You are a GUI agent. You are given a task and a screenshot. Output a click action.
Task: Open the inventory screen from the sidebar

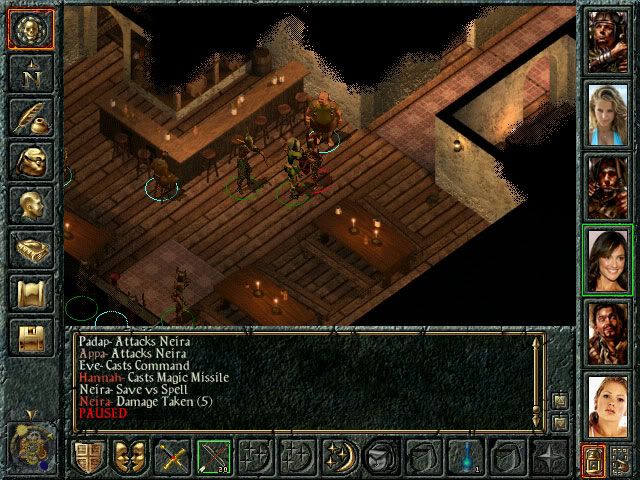point(29,160)
